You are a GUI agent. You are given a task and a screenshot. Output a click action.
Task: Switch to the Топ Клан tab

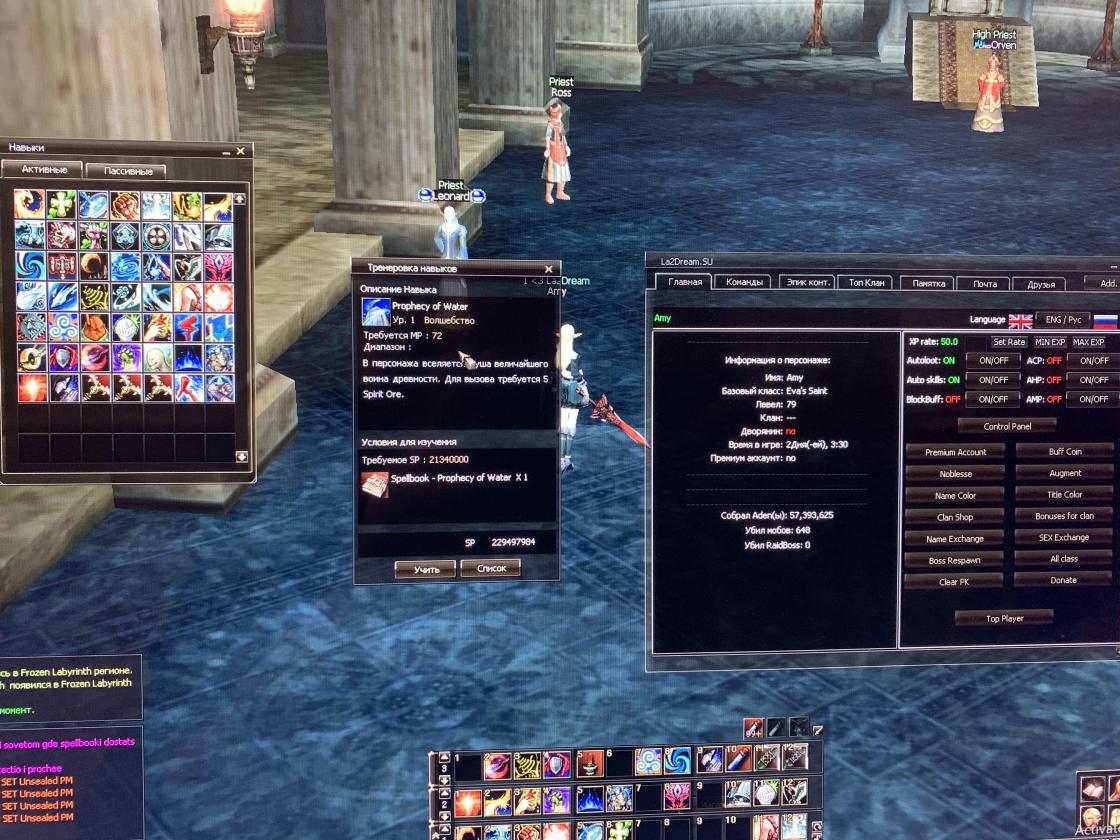(x=864, y=283)
